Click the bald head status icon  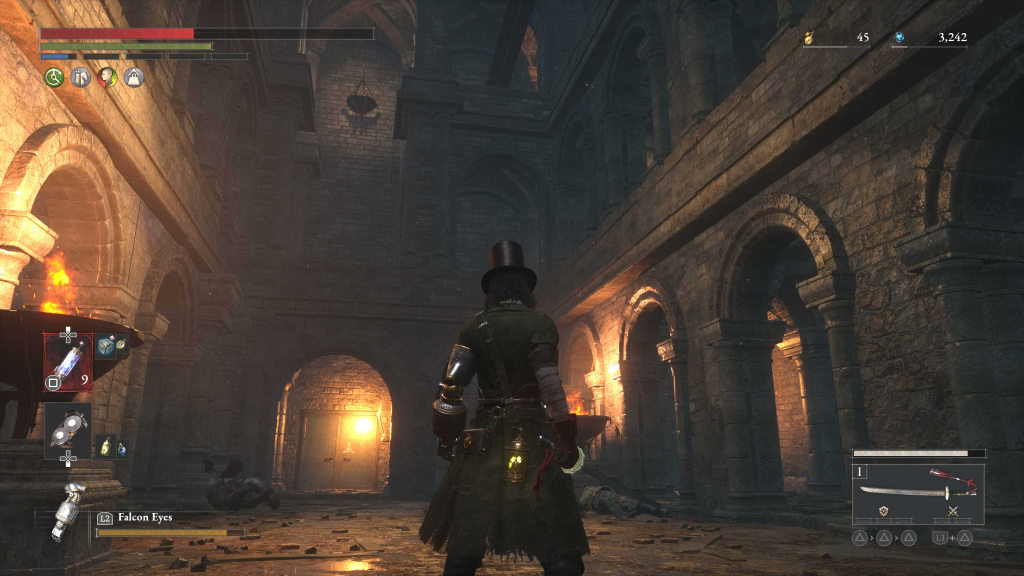(x=107, y=77)
